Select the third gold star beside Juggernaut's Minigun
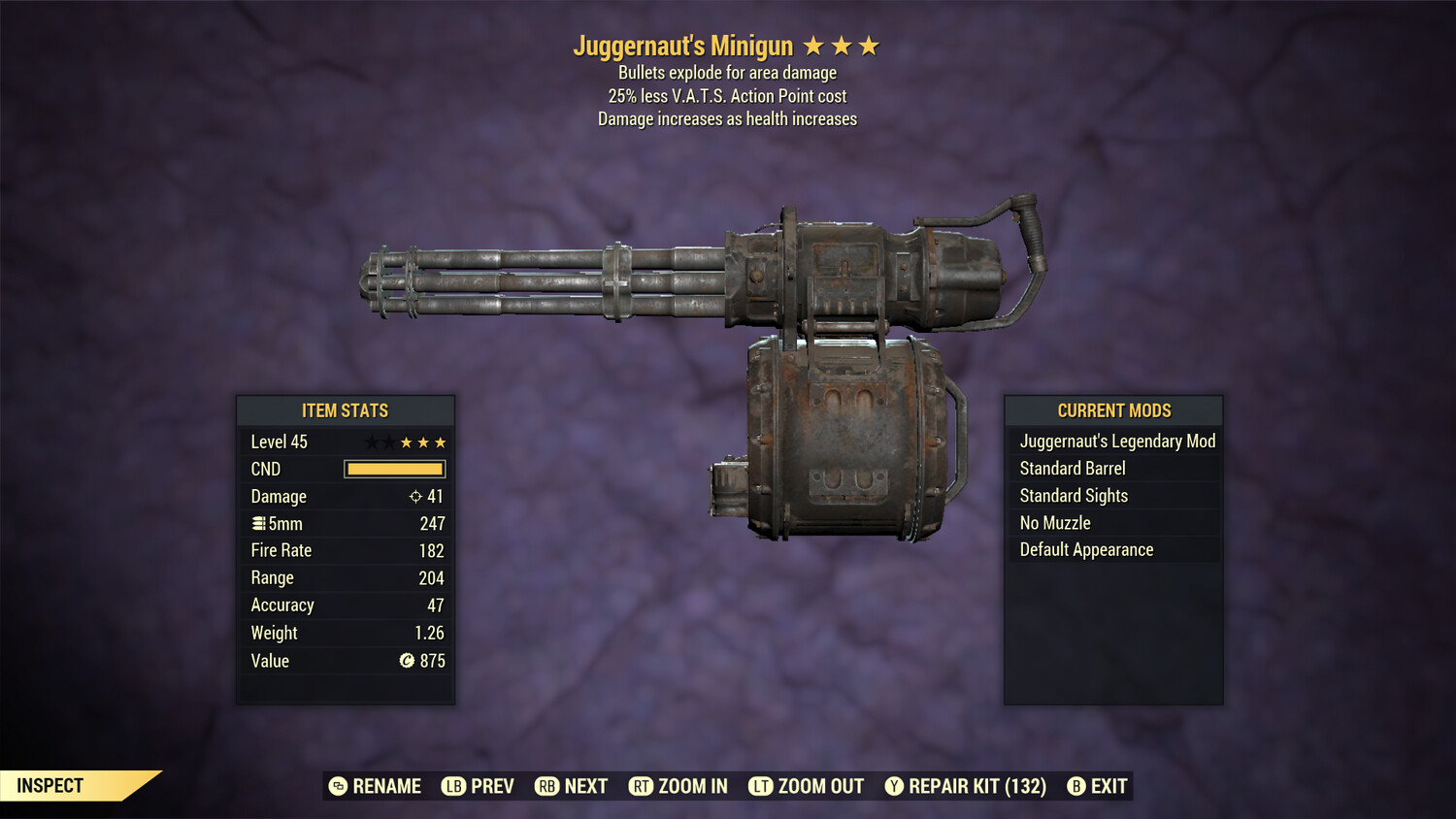1456x819 pixels. [868, 45]
